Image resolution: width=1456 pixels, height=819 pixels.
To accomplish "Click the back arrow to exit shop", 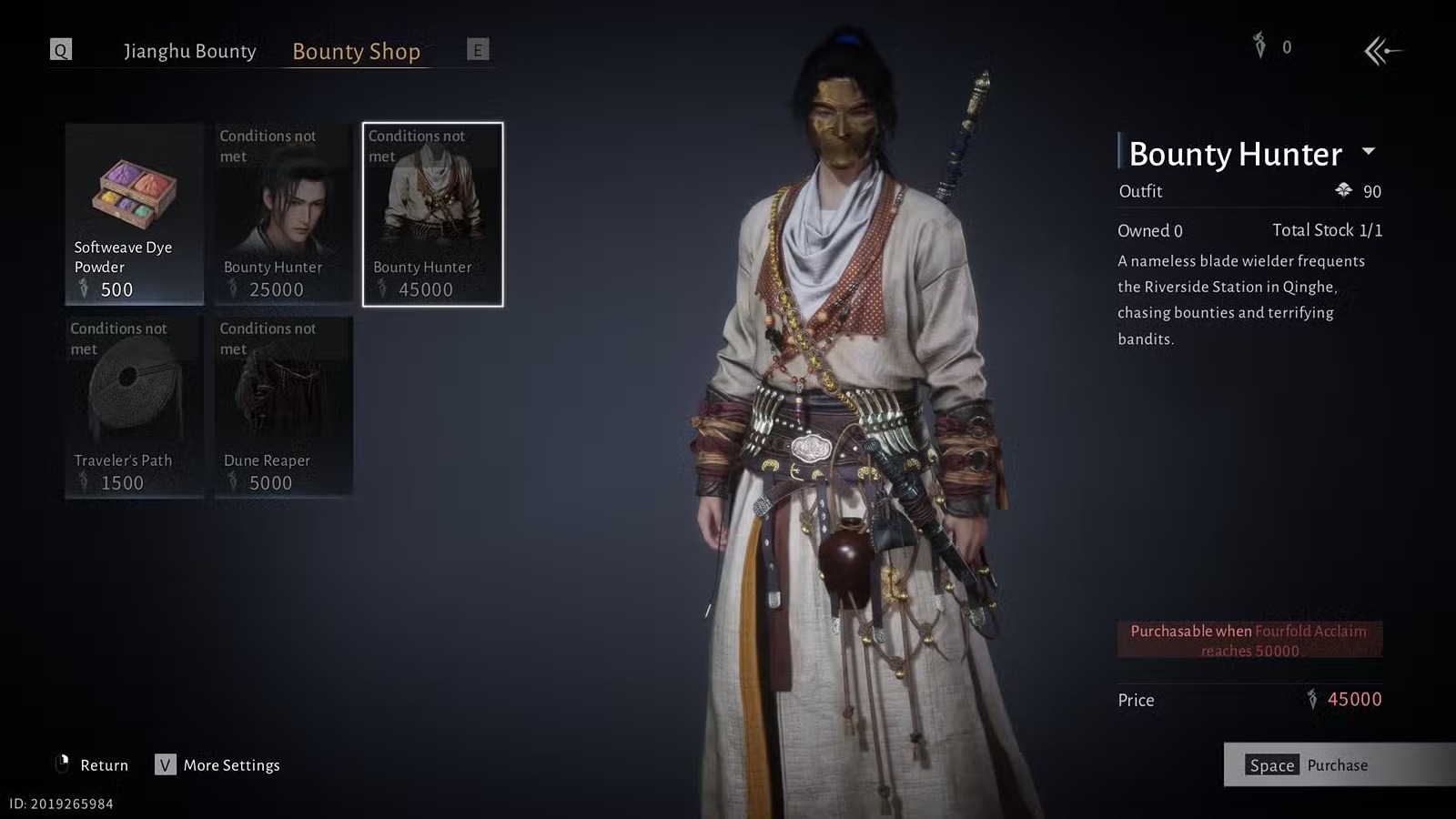I will point(1382,51).
